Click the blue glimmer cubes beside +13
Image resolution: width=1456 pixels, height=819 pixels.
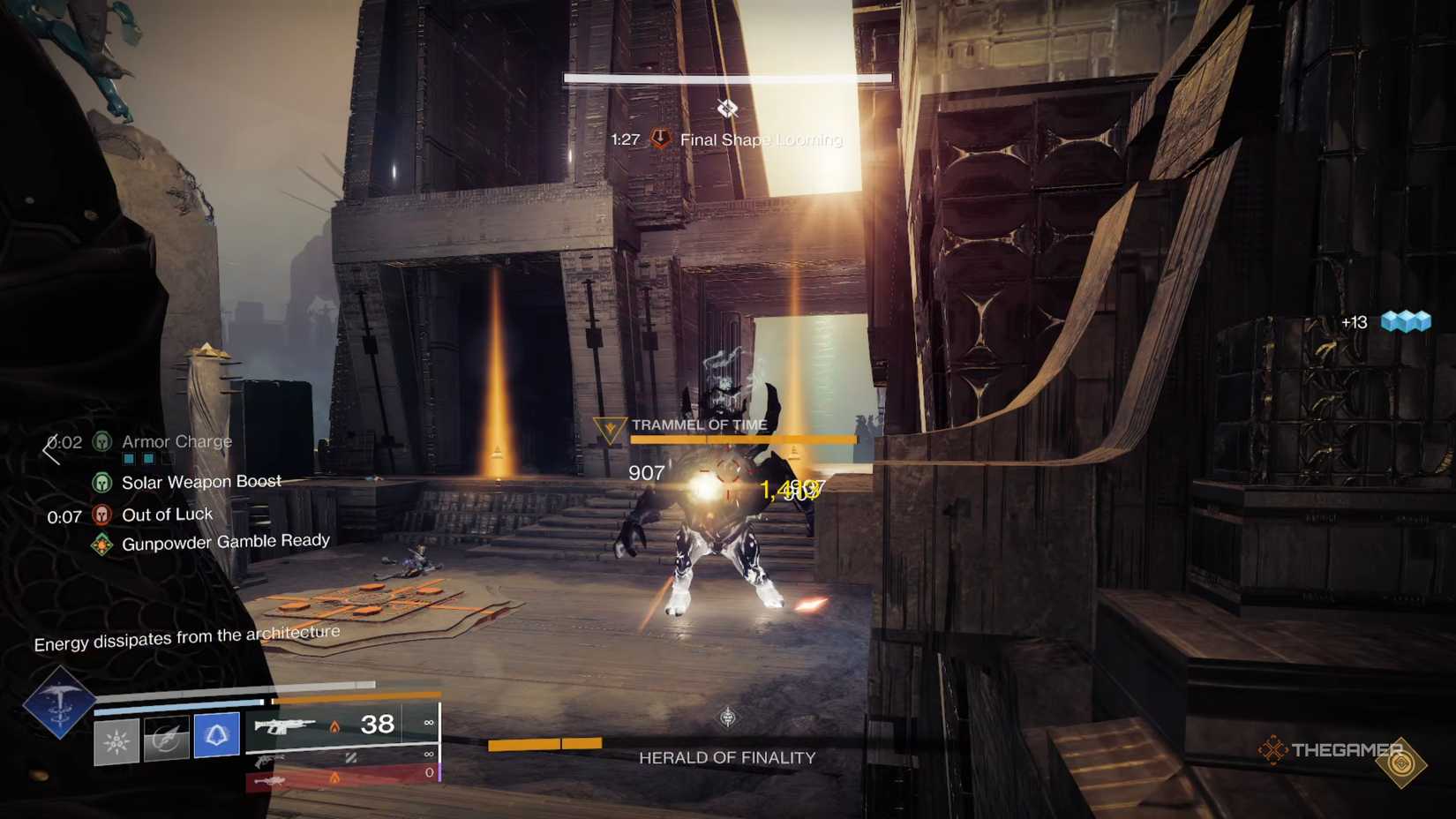pos(1407,321)
